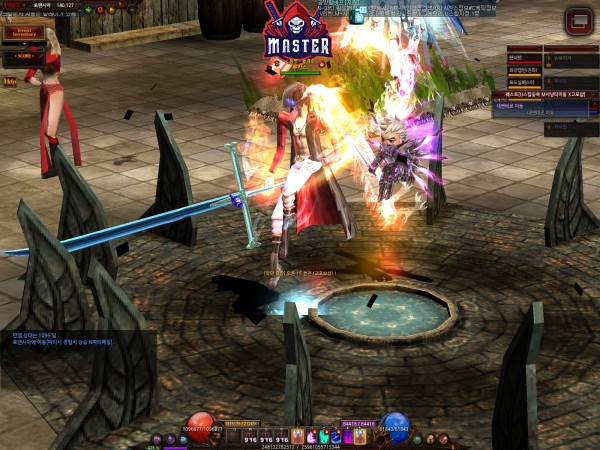Click the SCORE button
The width and height of the screenshot is (600, 450).
coord(22,55)
